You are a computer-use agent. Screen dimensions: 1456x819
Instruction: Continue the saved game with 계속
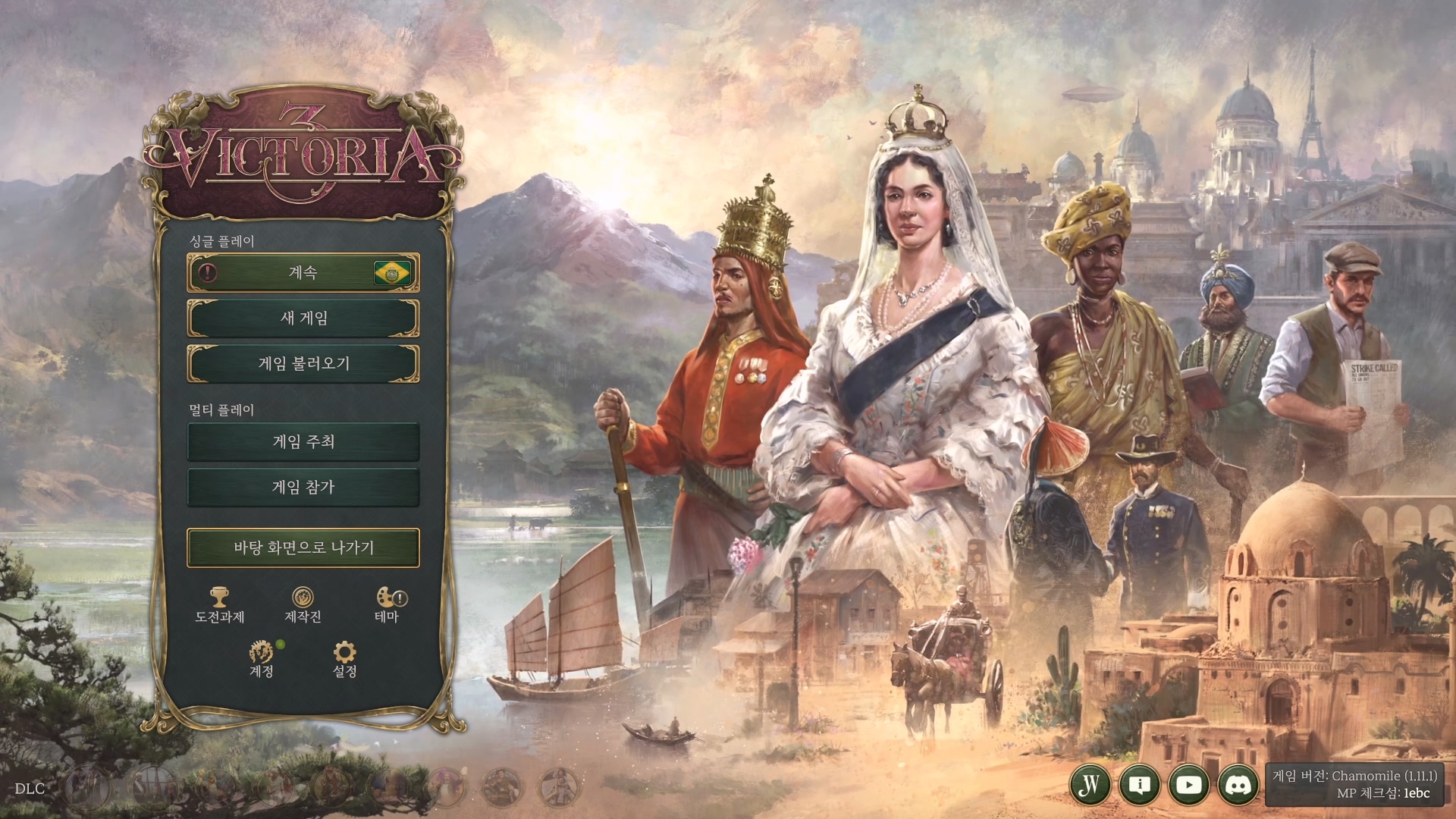(x=303, y=272)
